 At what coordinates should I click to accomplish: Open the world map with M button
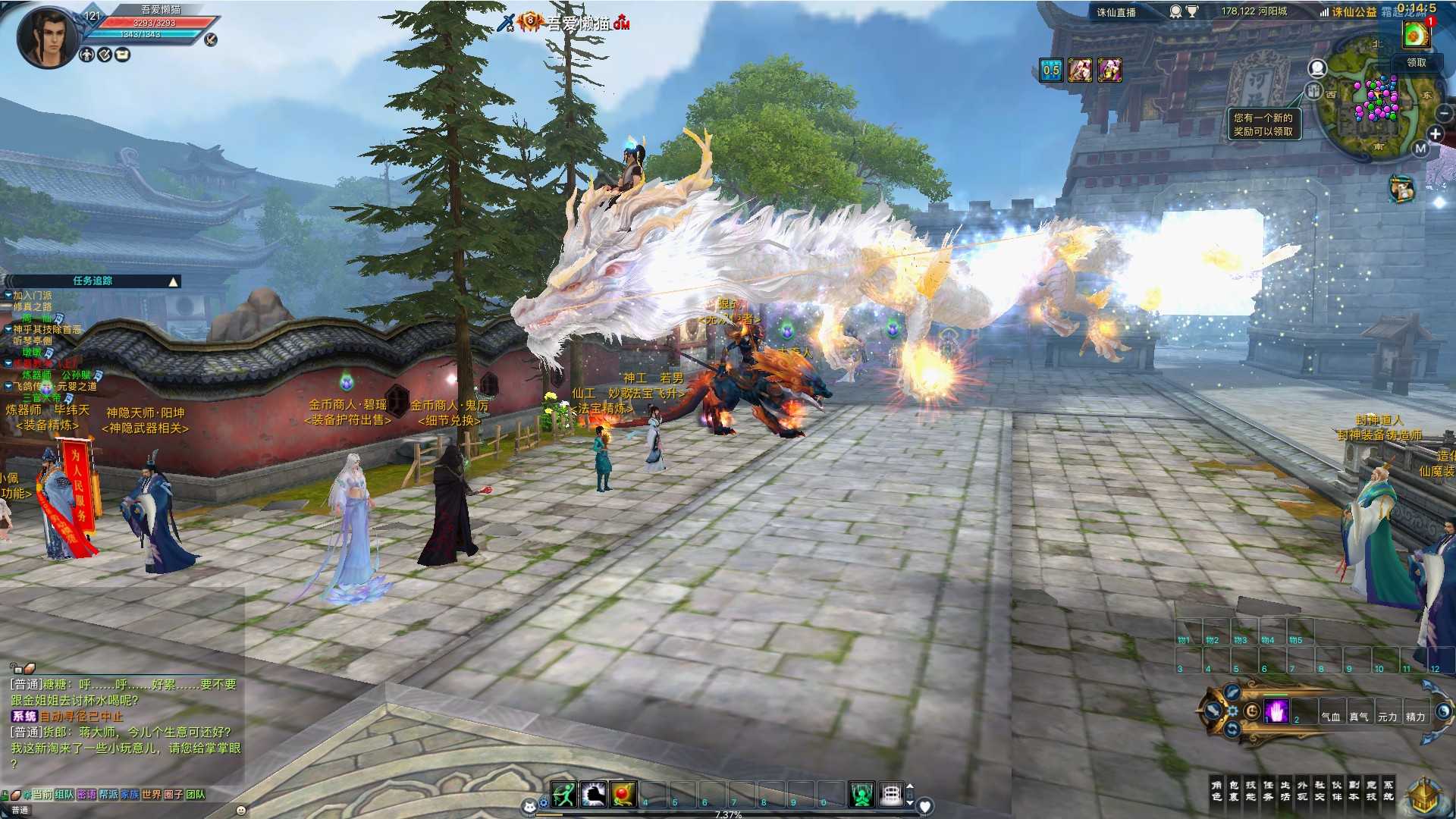(x=1420, y=149)
